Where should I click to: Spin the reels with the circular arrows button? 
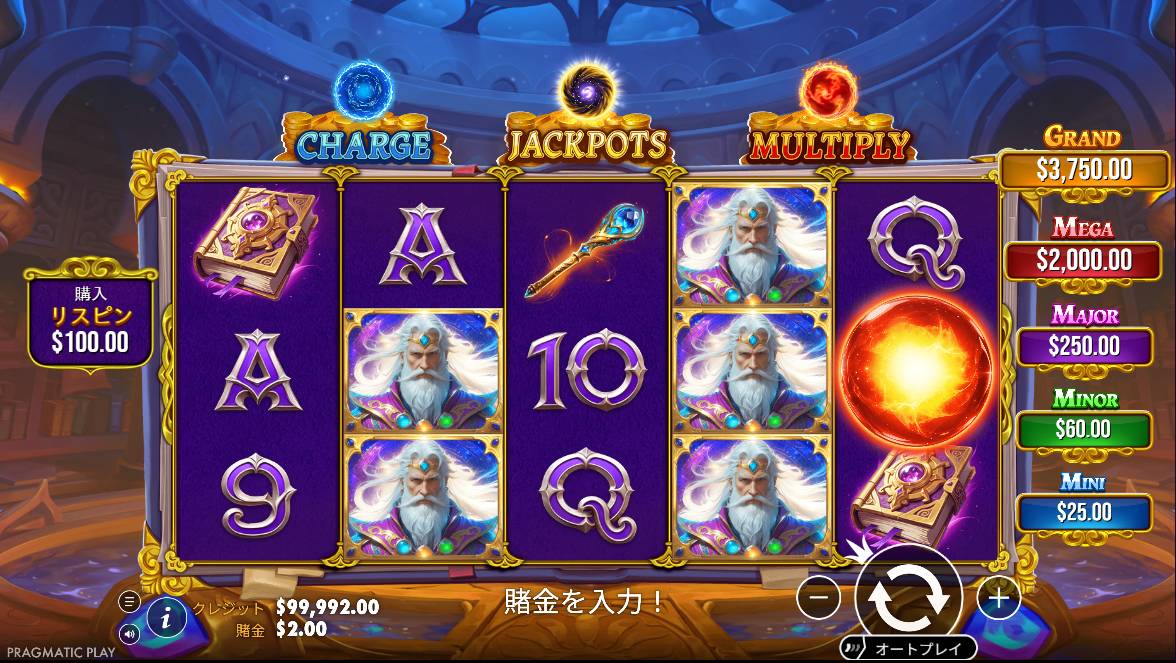[x=909, y=596]
